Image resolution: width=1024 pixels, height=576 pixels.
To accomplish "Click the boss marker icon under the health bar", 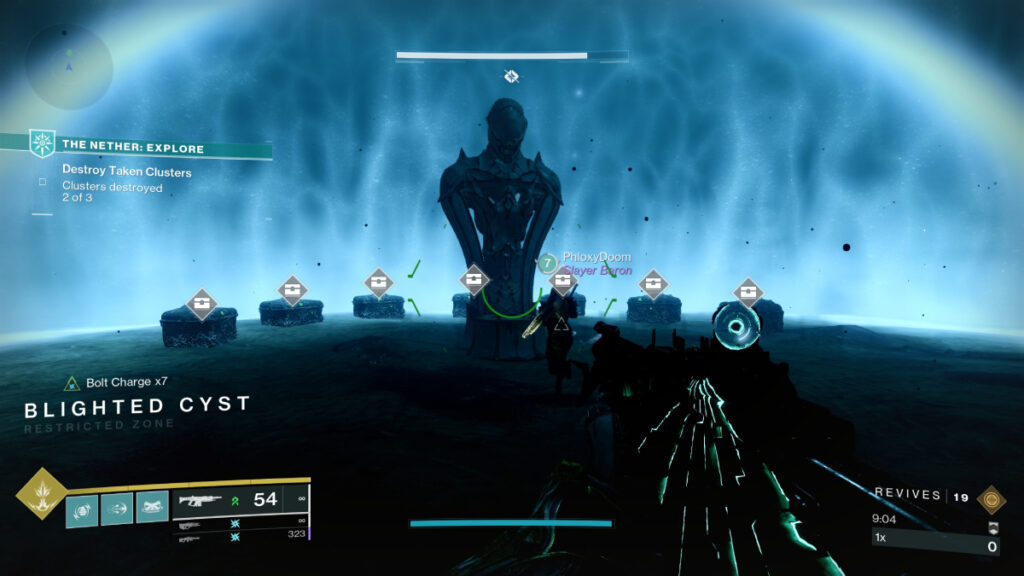I will point(511,76).
